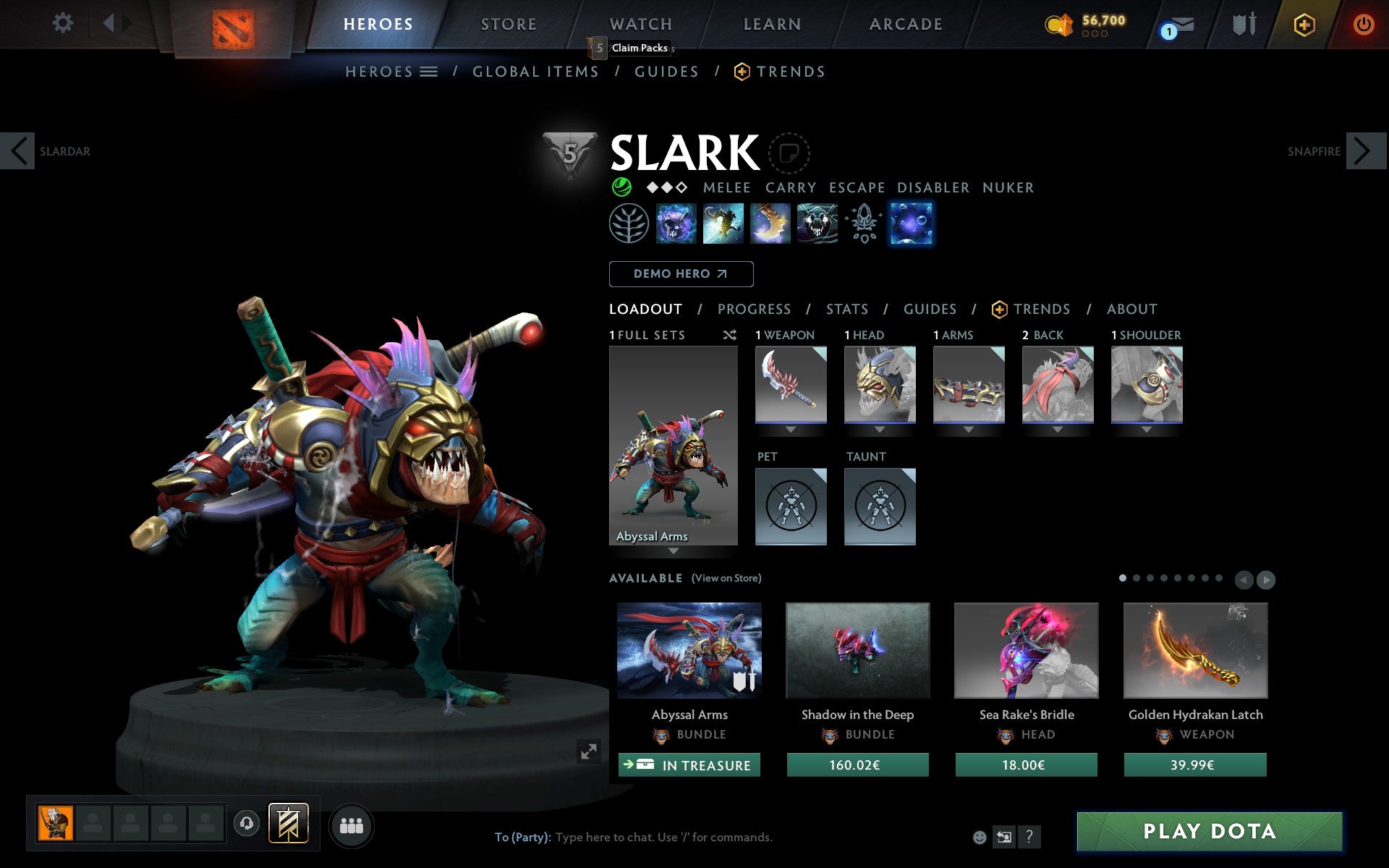This screenshot has height=868, width=1389.
Task: Switch to the Progress tab
Action: coord(754,309)
